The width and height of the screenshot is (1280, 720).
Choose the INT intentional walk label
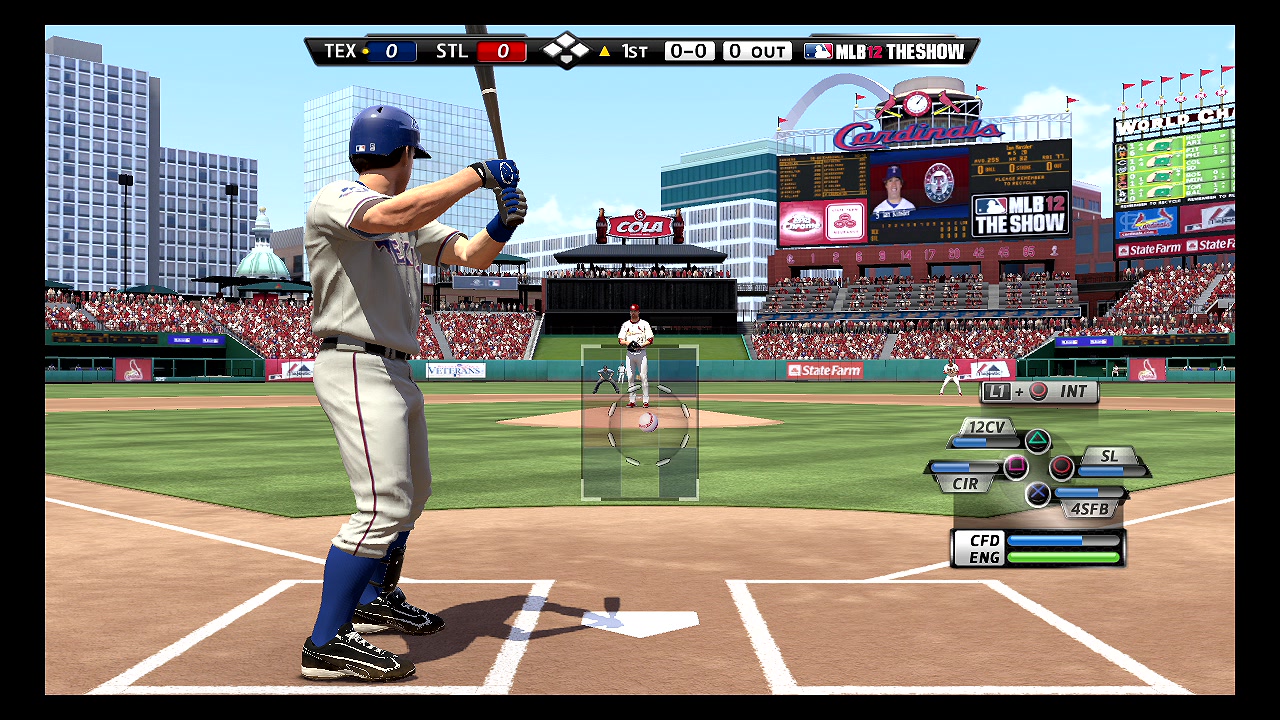1073,392
